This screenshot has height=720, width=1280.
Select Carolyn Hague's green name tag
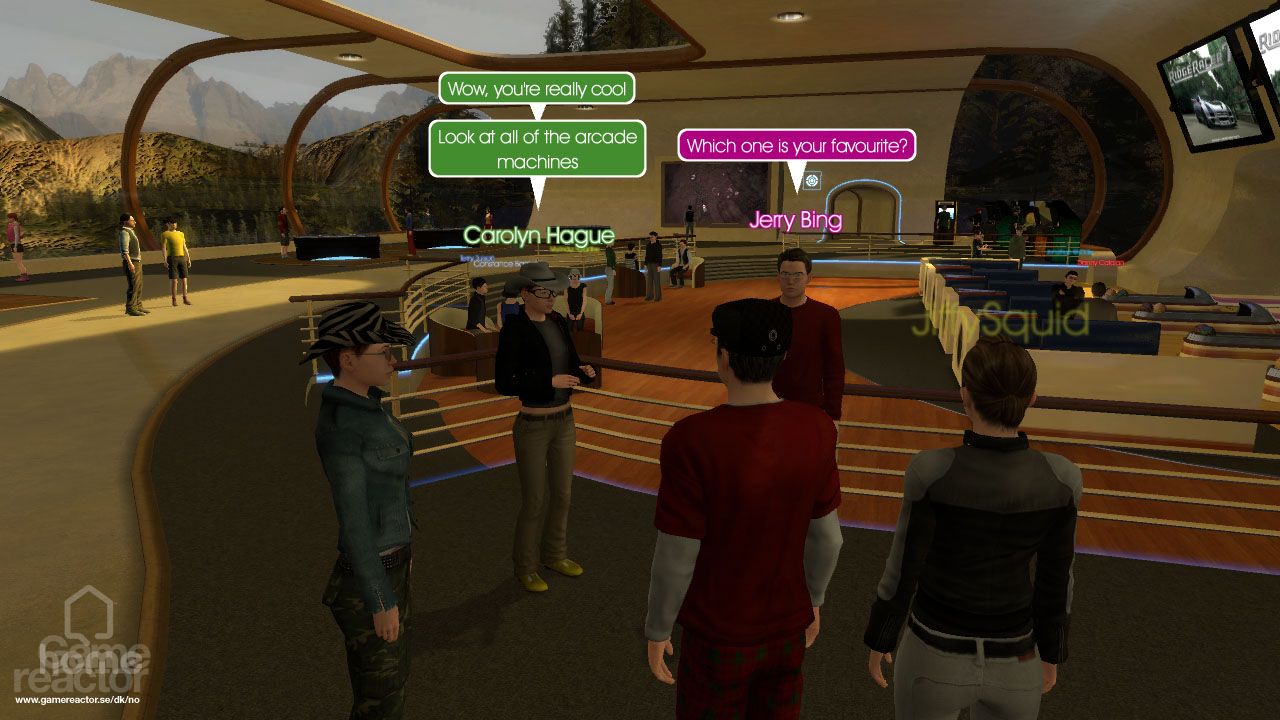point(540,236)
